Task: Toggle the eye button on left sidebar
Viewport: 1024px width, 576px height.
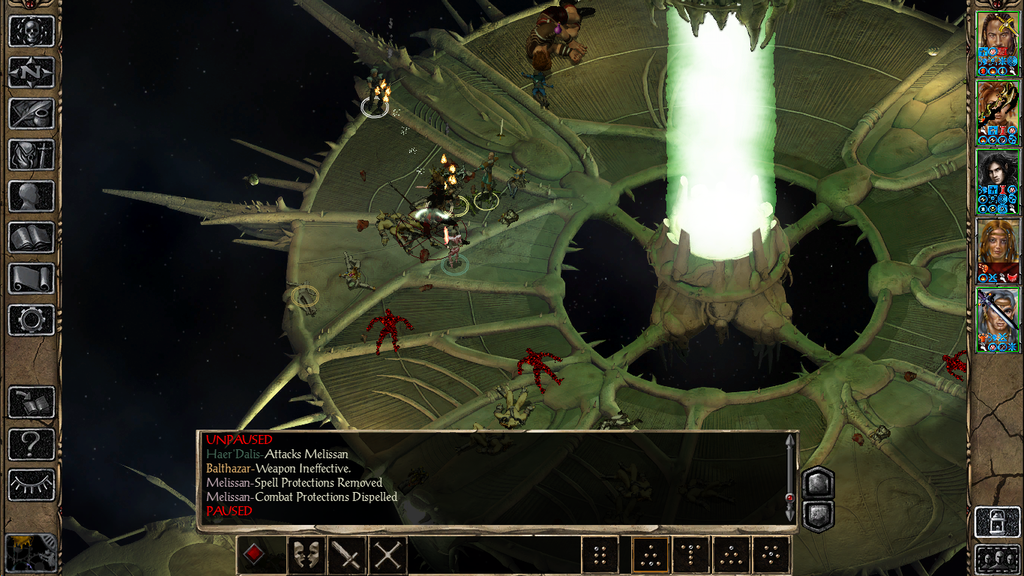Action: [31, 485]
